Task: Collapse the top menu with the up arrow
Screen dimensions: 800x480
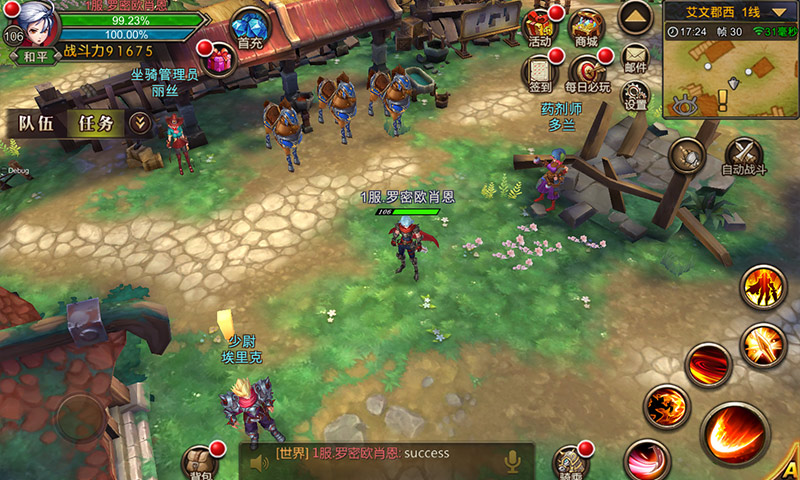Action: click(x=635, y=16)
